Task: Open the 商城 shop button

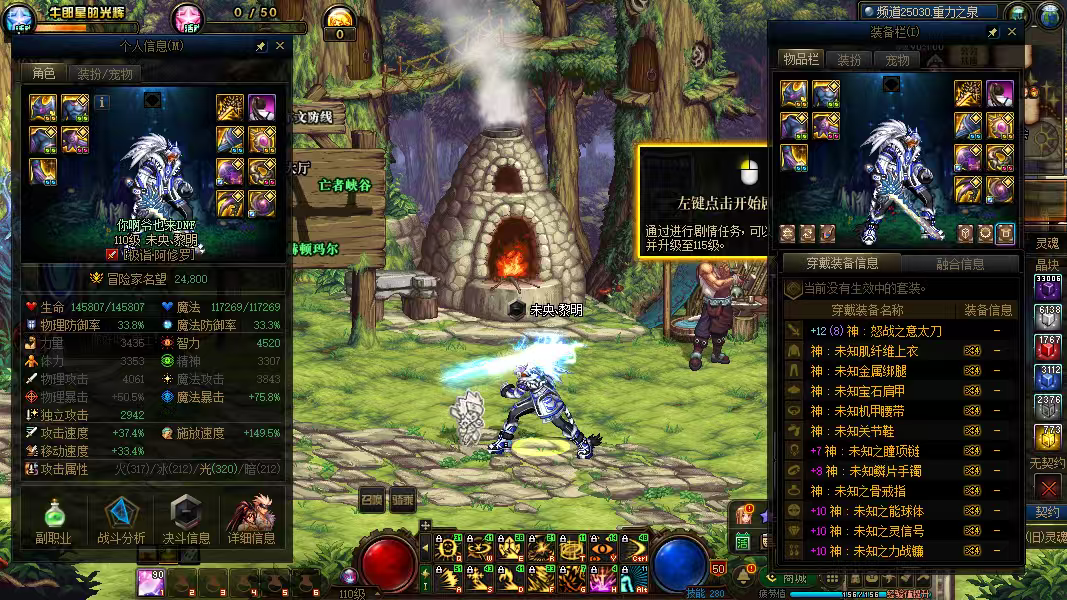Action: point(790,578)
